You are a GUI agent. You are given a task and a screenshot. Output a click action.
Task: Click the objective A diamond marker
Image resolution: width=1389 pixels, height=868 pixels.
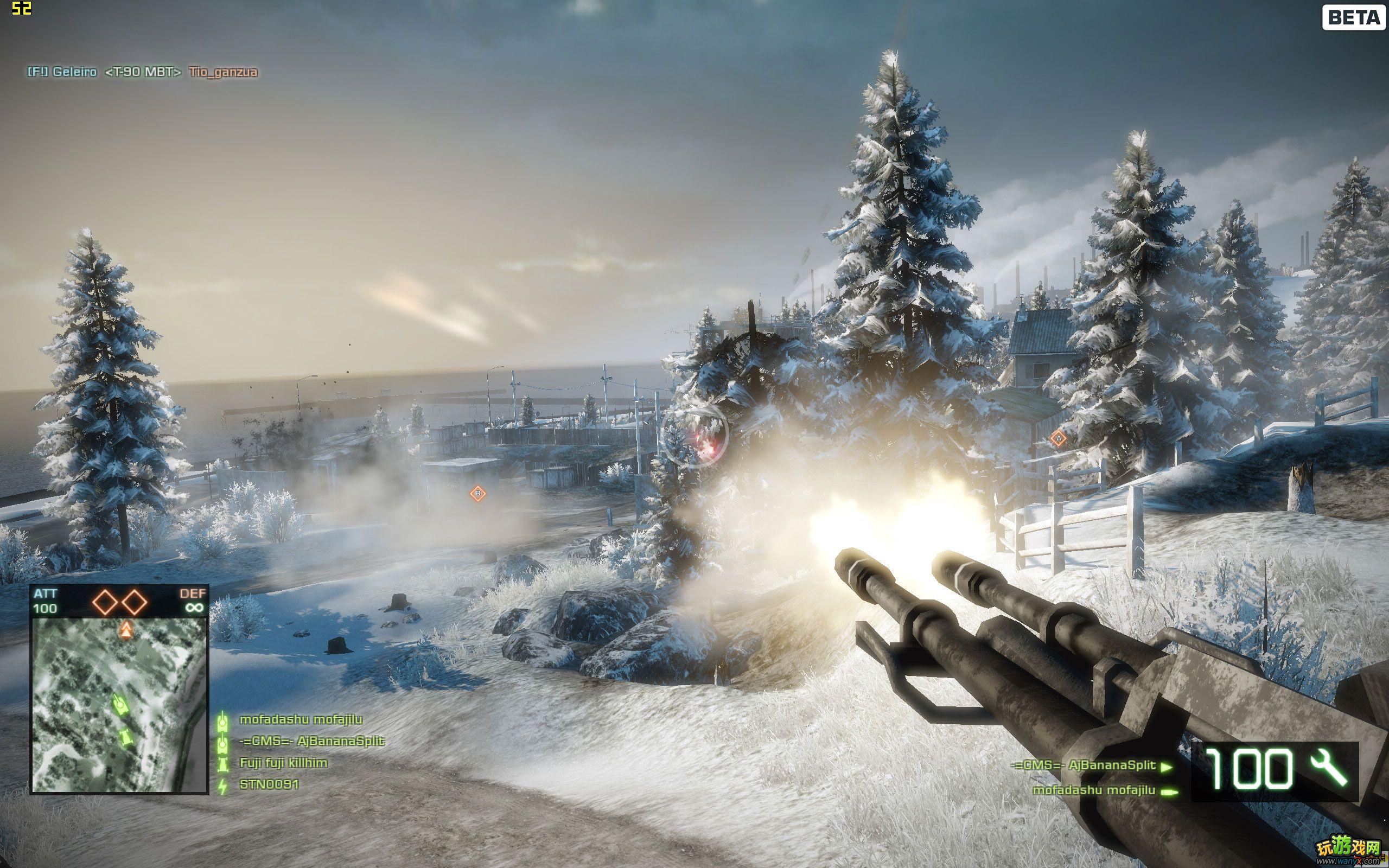[x=1059, y=438]
